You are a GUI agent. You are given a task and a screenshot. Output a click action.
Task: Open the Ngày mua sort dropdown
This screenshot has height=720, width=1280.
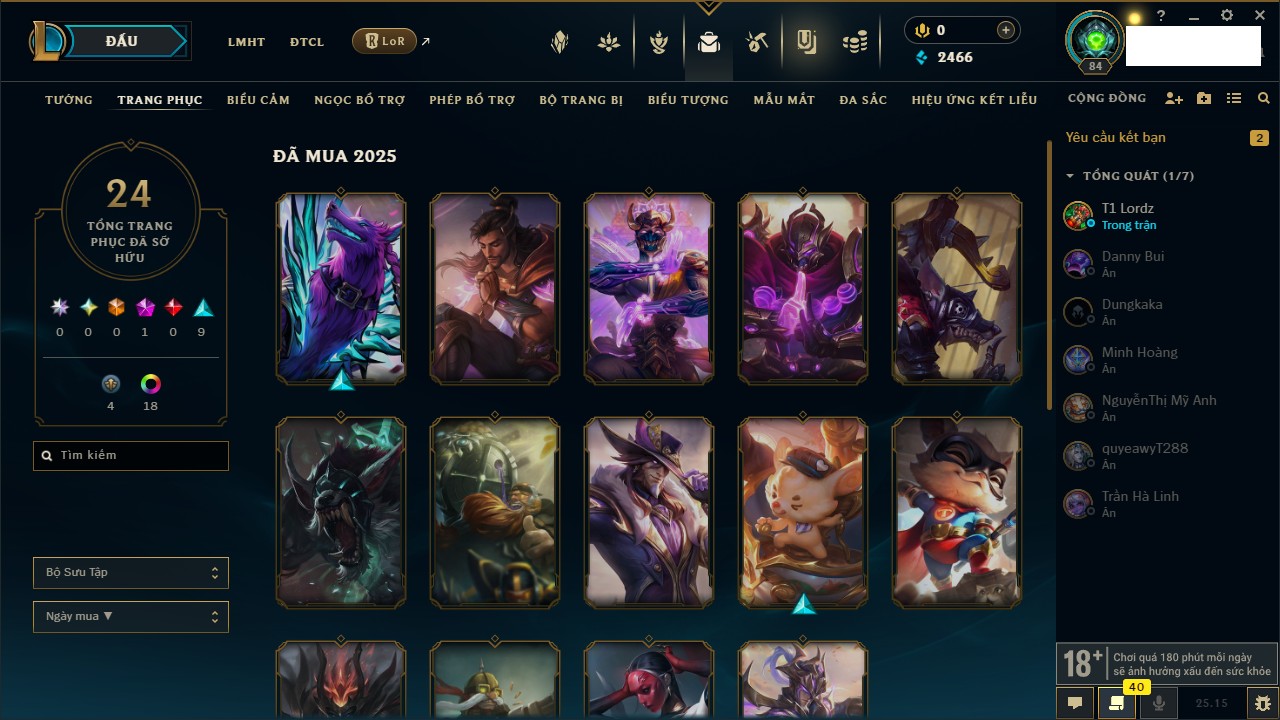tap(131, 617)
